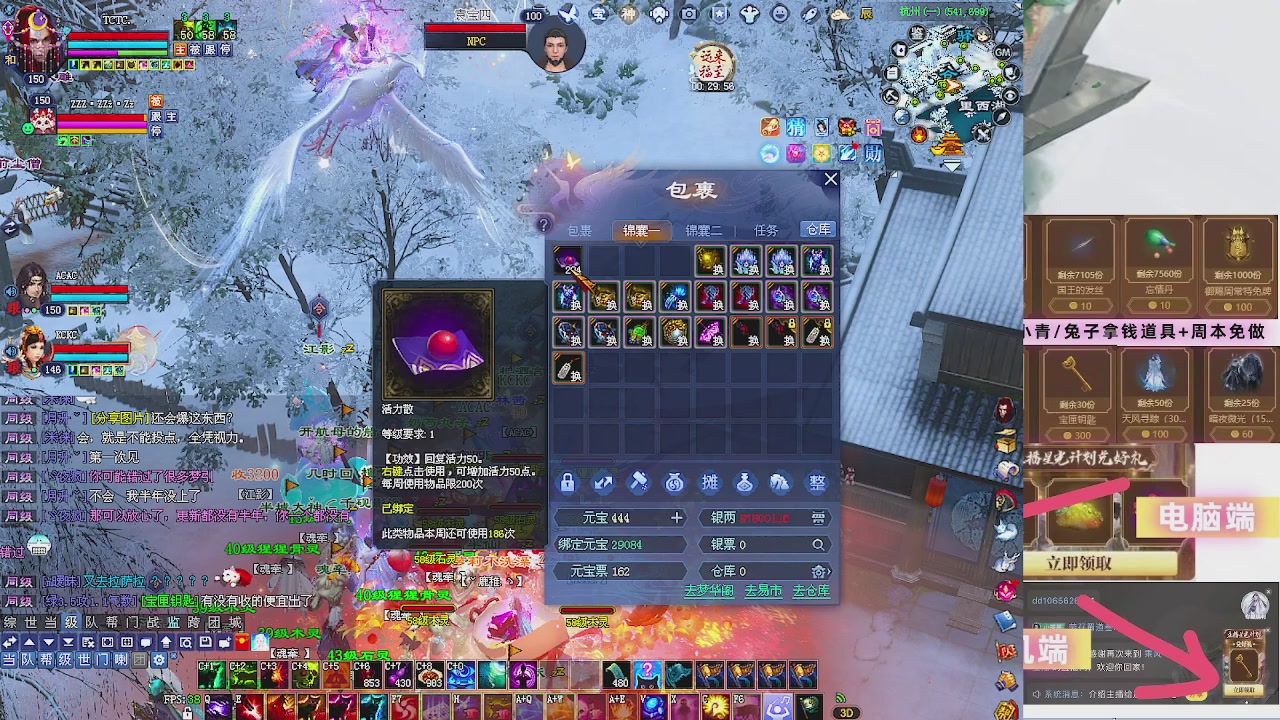Open the camera screenshot icon at top
The image size is (1280, 720).
point(688,13)
